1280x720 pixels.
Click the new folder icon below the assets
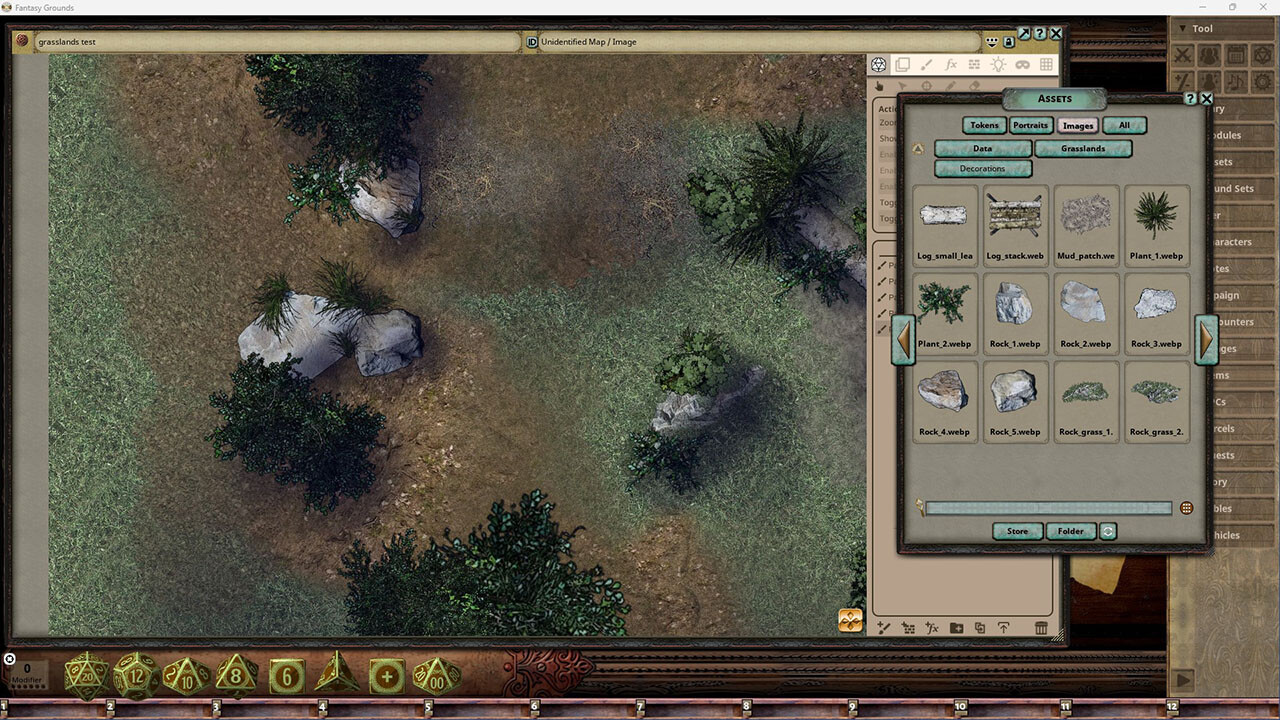pyautogui.click(x=956, y=629)
